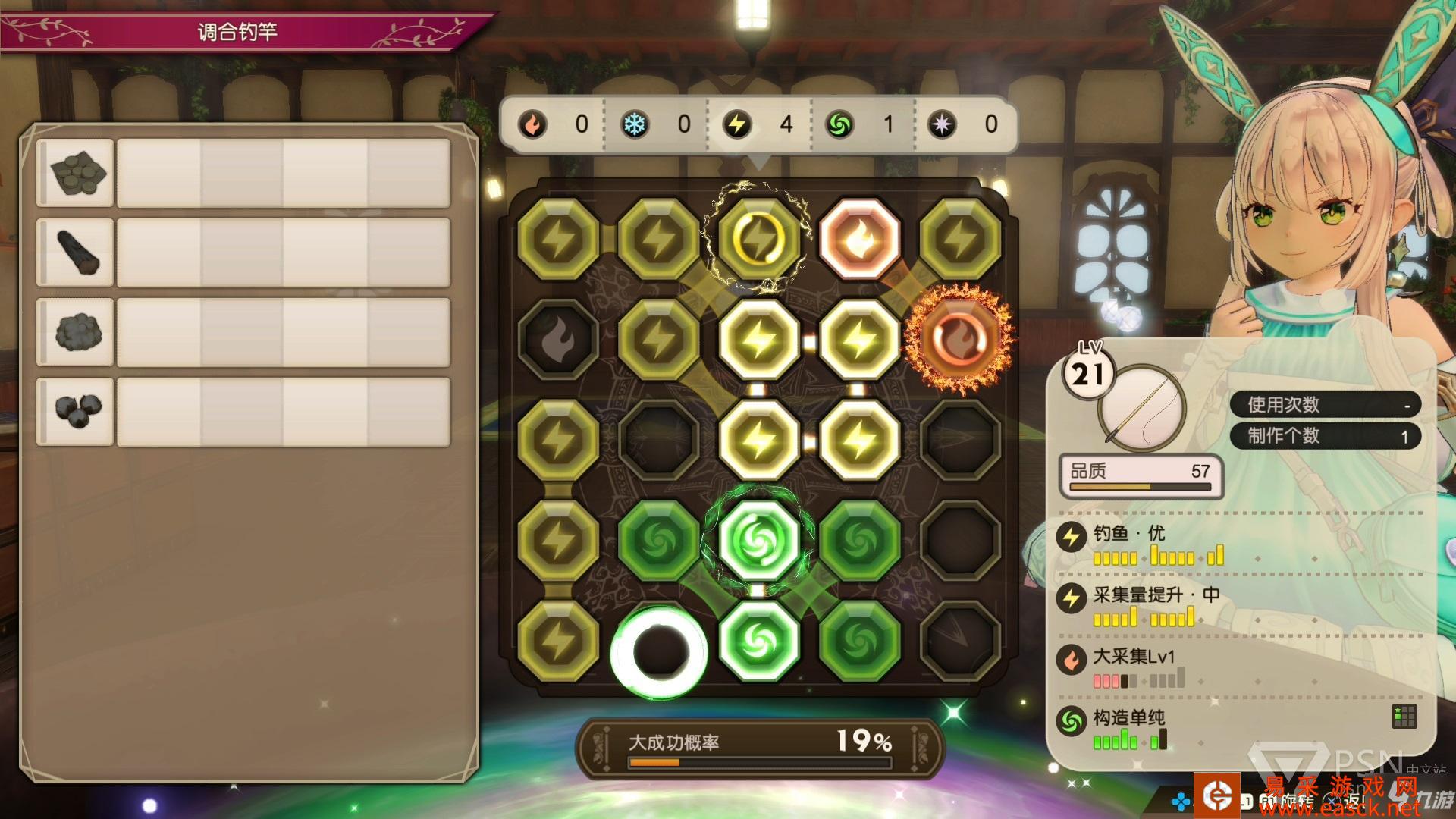Expand the coal material ingredient slot

click(x=75, y=173)
